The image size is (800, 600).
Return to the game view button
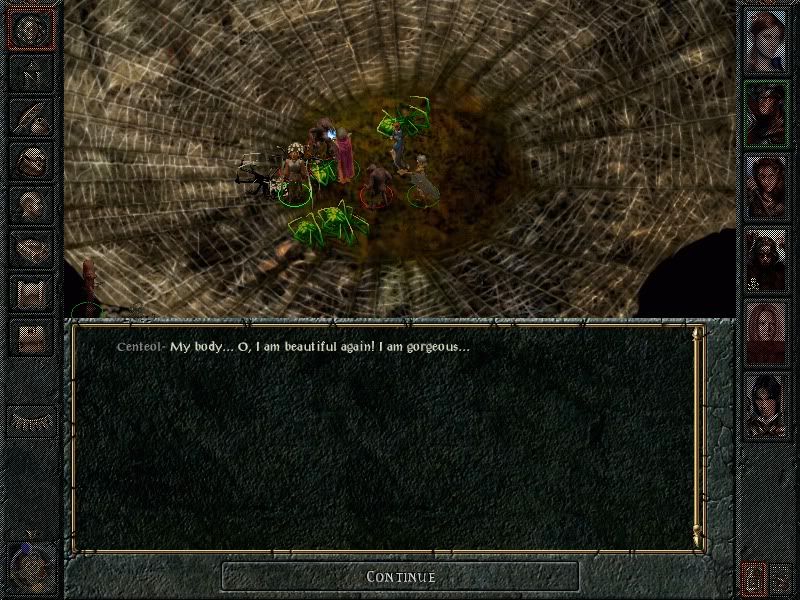click(x=31, y=29)
